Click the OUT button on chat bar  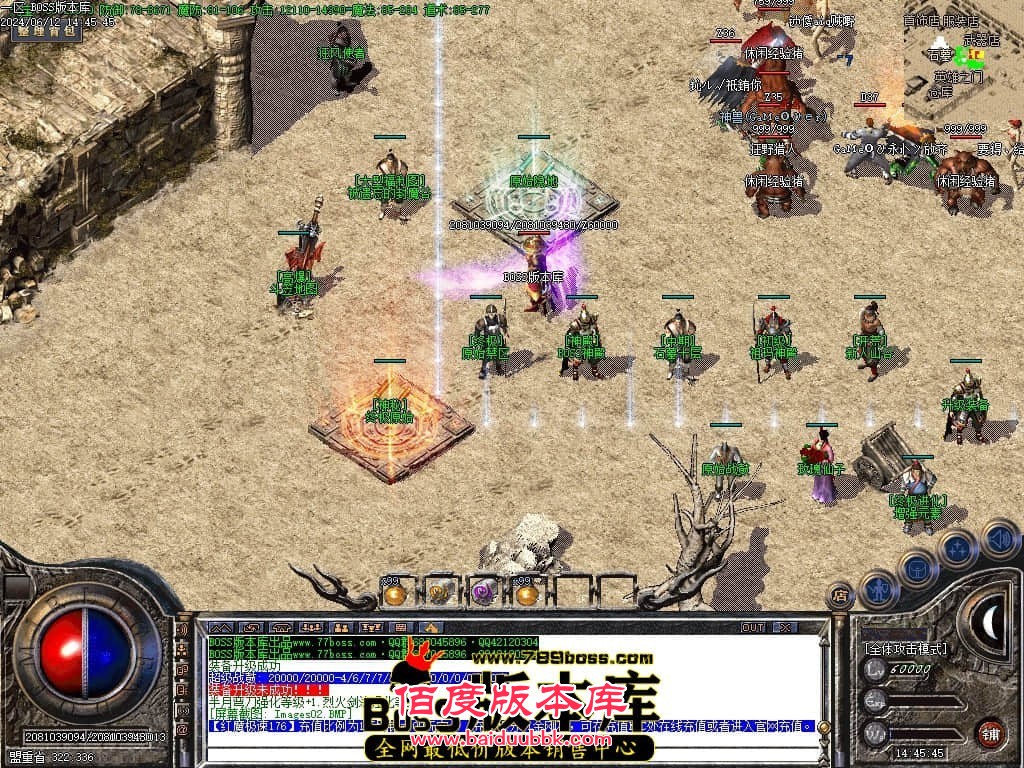[752, 628]
